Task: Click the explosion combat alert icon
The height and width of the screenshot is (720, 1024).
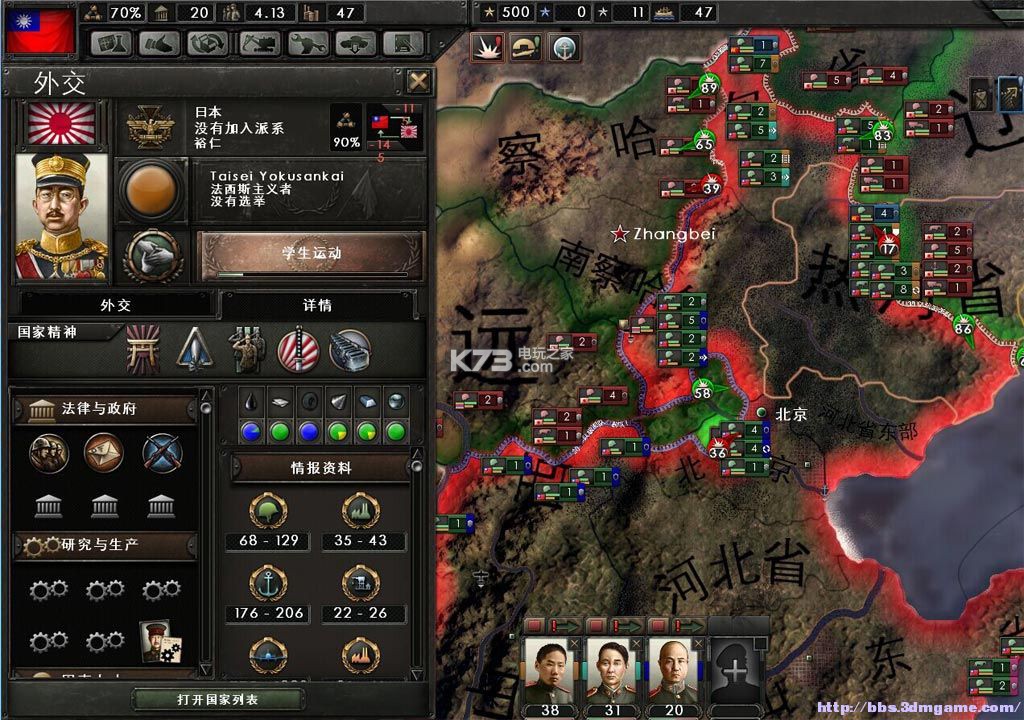Action: point(488,46)
